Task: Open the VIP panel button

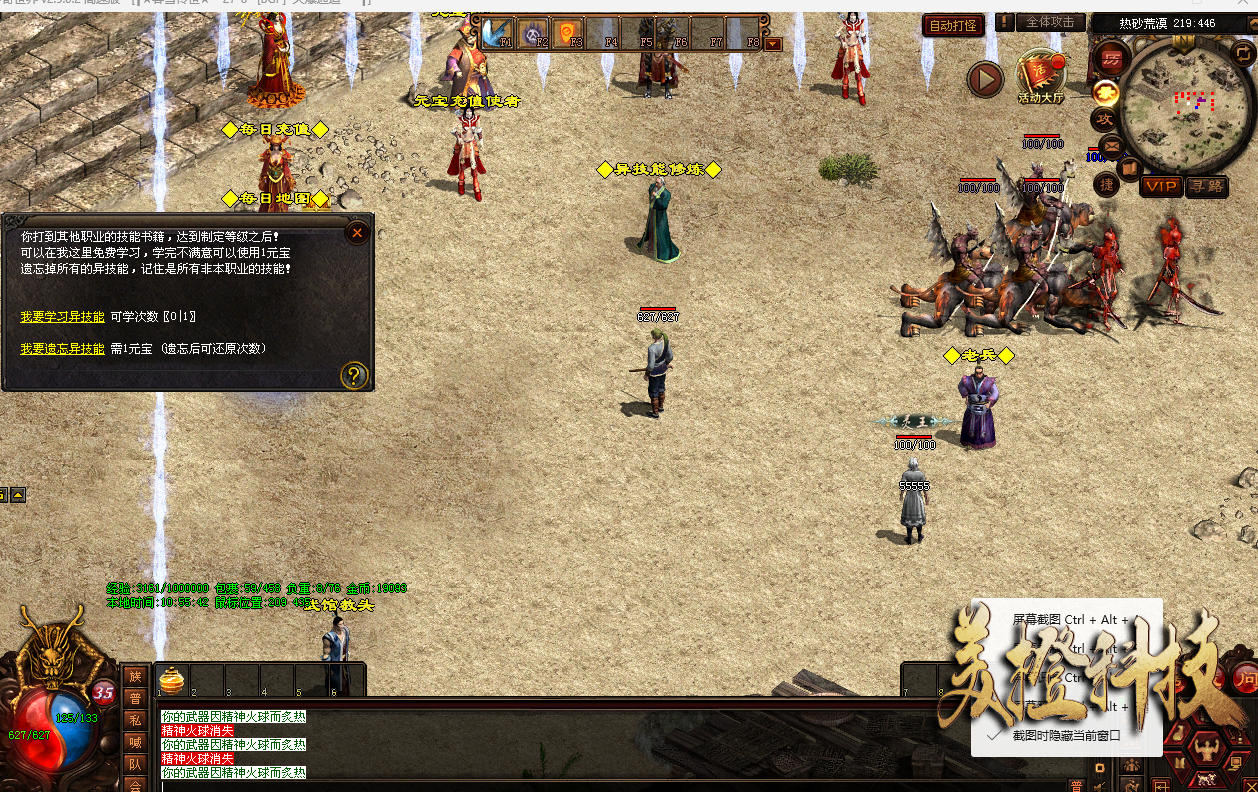Action: (x=1161, y=186)
